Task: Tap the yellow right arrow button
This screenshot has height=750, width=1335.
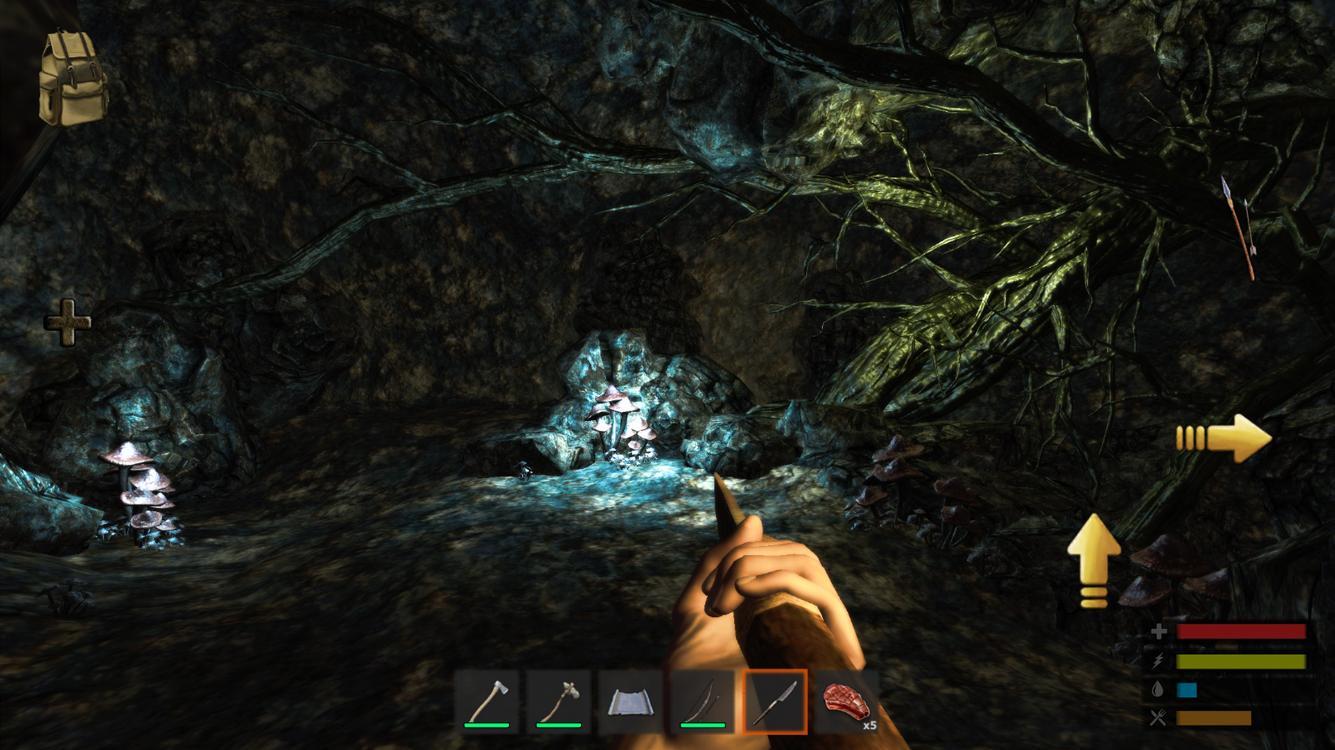Action: click(1223, 437)
